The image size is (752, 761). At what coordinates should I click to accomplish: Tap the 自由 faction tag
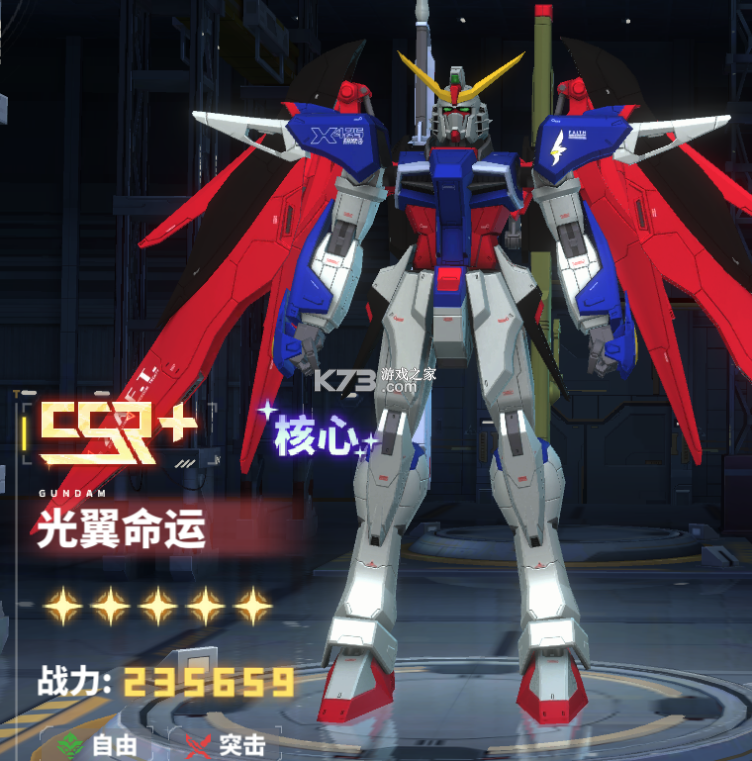(98, 745)
